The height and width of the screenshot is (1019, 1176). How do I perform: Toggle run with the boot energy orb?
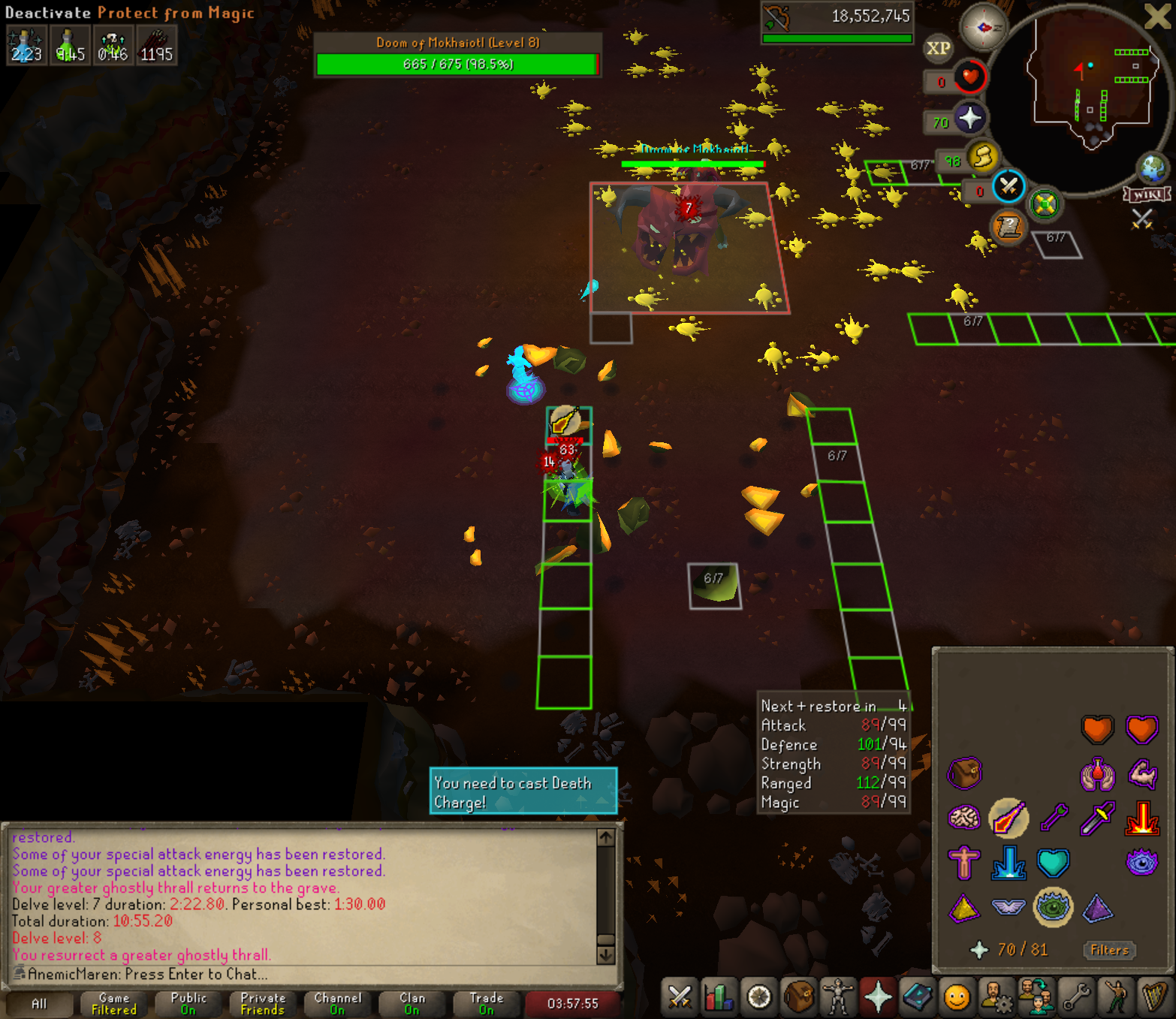tap(982, 158)
